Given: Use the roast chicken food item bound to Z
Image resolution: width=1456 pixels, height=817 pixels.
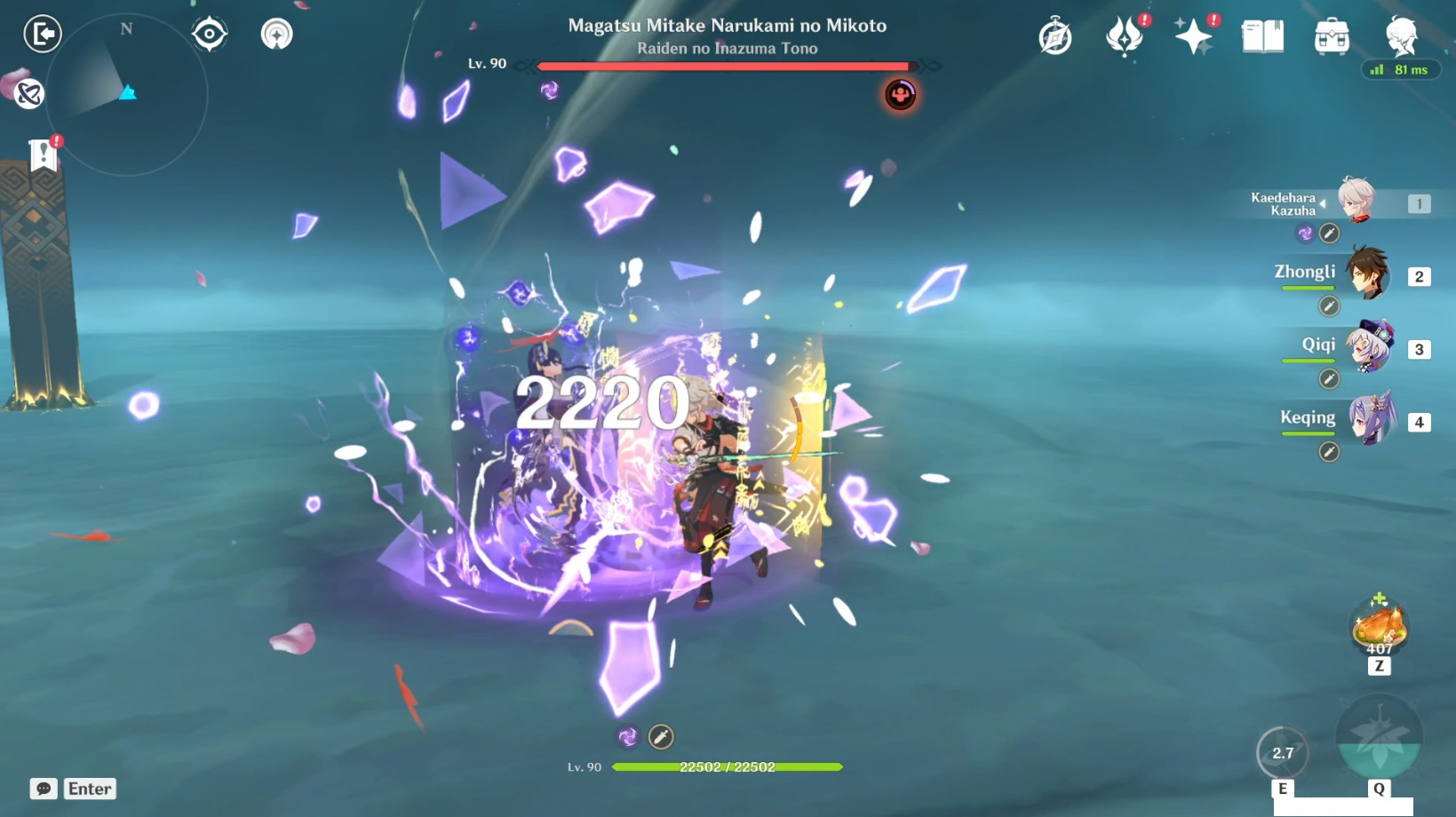Looking at the screenshot, I should (1381, 628).
